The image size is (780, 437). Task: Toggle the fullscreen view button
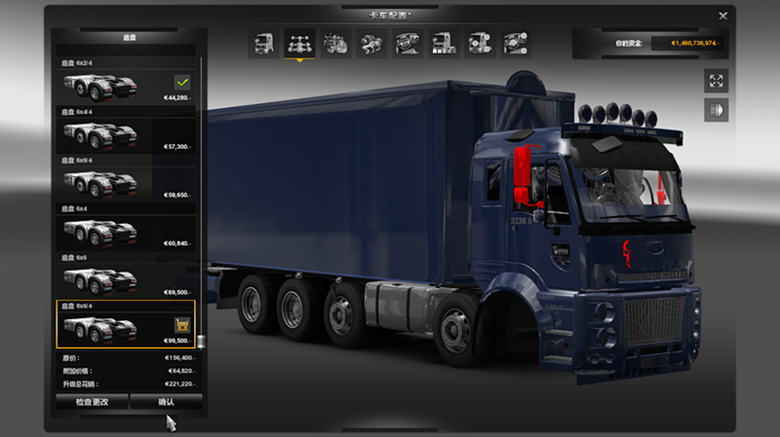click(x=716, y=81)
